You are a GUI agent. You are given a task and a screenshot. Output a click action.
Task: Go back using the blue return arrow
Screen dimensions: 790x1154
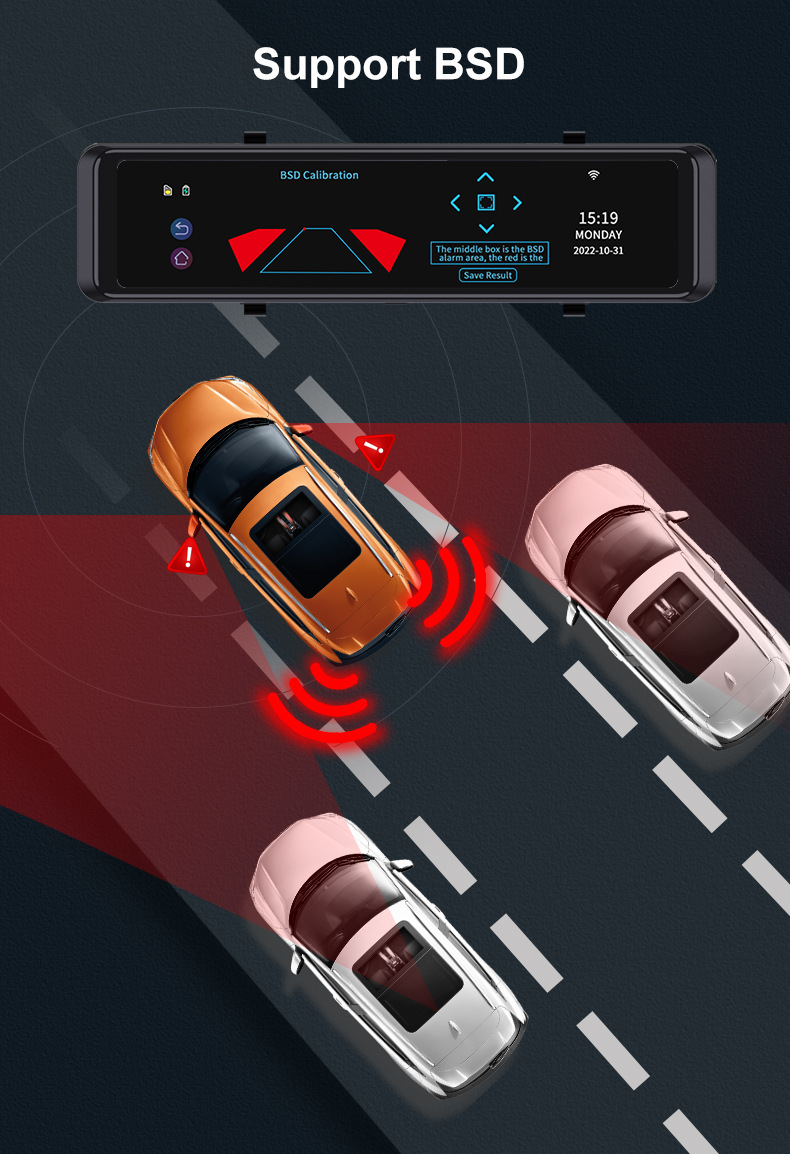coord(181,229)
